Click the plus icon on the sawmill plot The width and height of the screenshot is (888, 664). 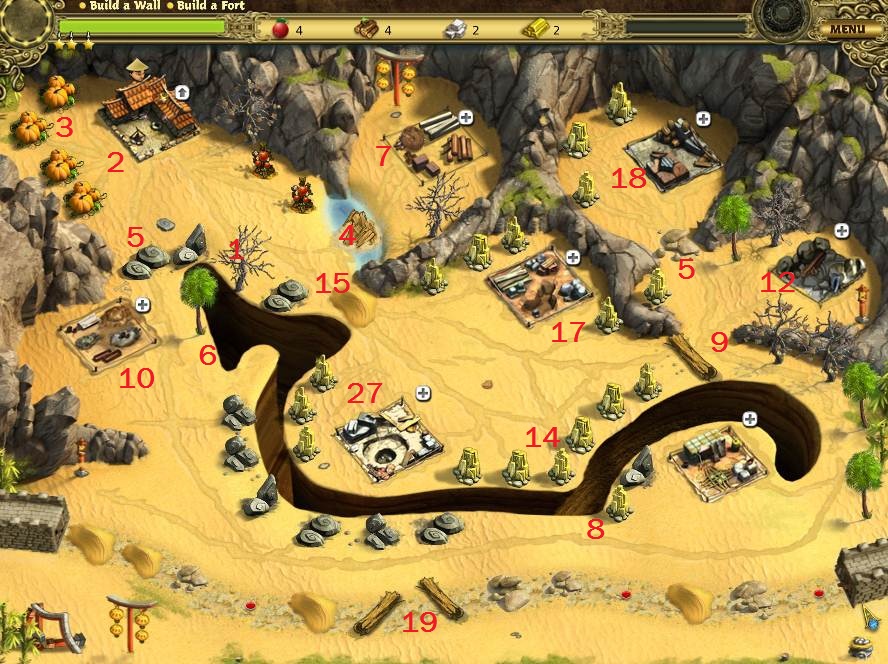(466, 118)
